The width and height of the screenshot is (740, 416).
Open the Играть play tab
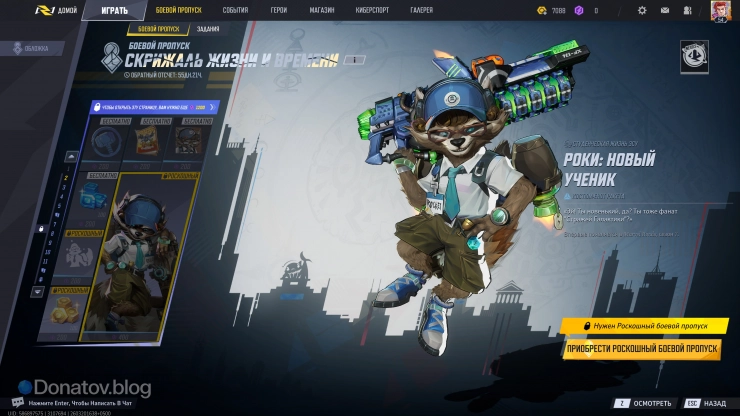114,10
